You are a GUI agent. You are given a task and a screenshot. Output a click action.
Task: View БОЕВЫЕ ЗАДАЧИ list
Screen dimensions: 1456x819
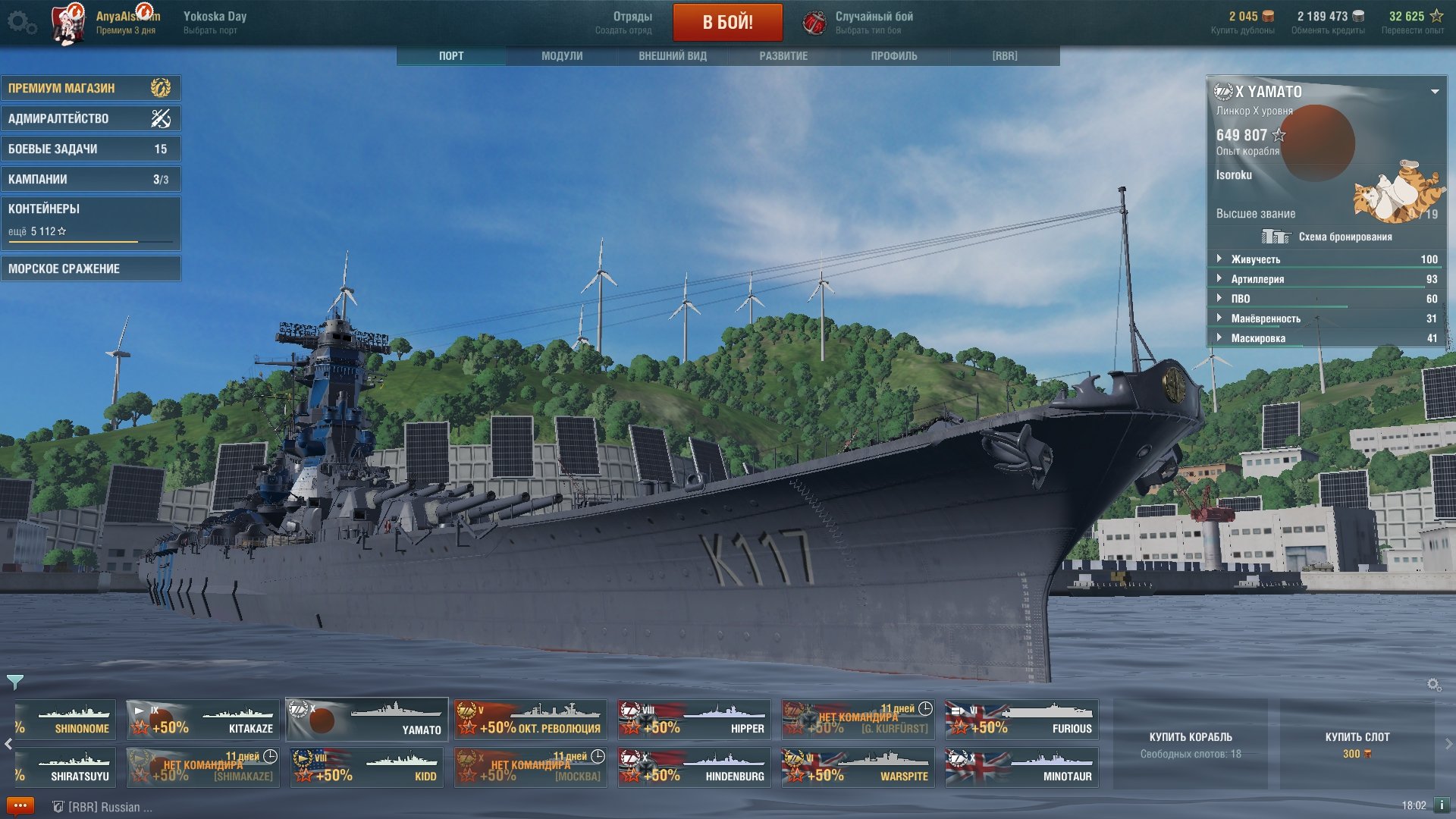tap(90, 149)
